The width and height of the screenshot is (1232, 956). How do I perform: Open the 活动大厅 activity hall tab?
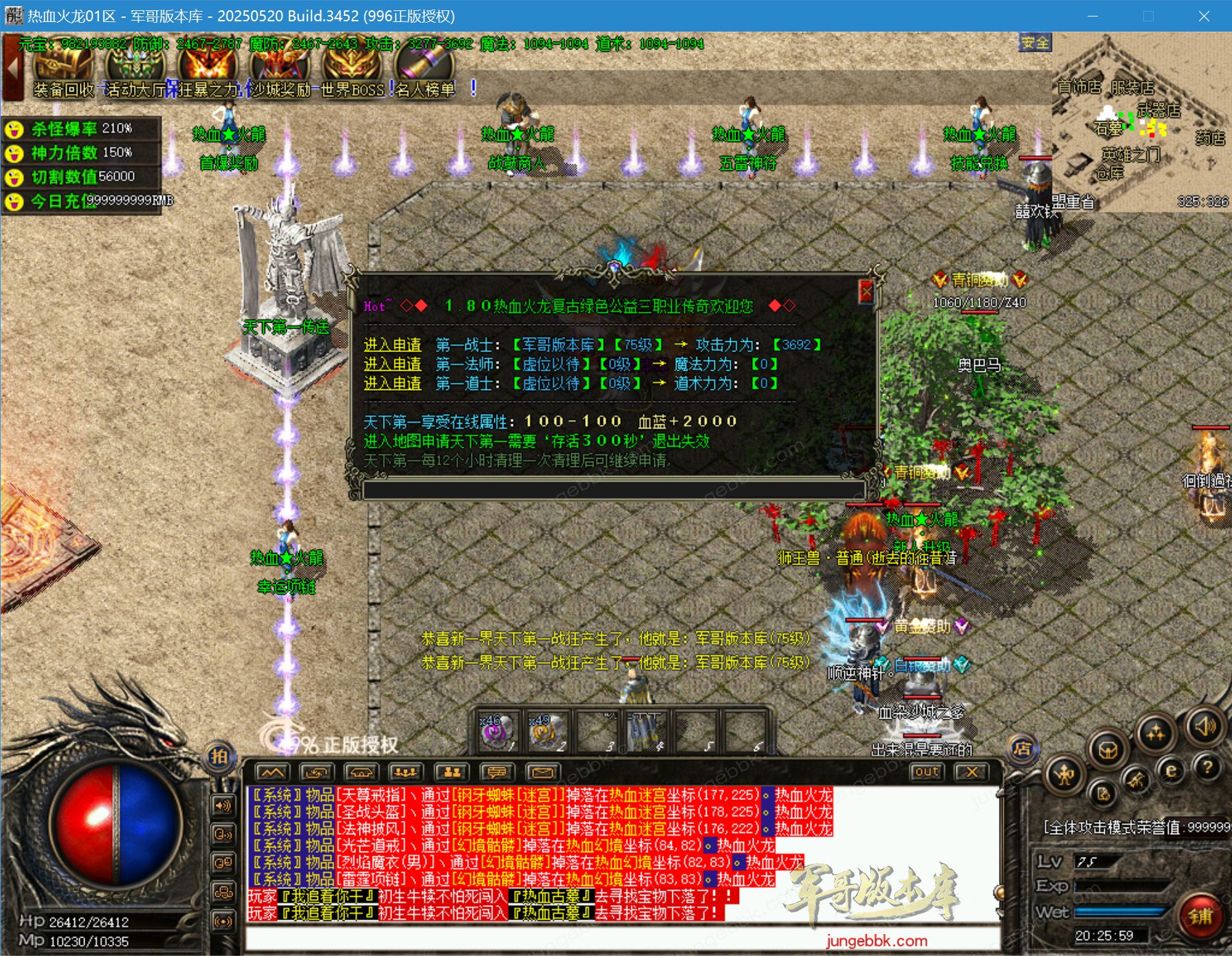(x=135, y=90)
